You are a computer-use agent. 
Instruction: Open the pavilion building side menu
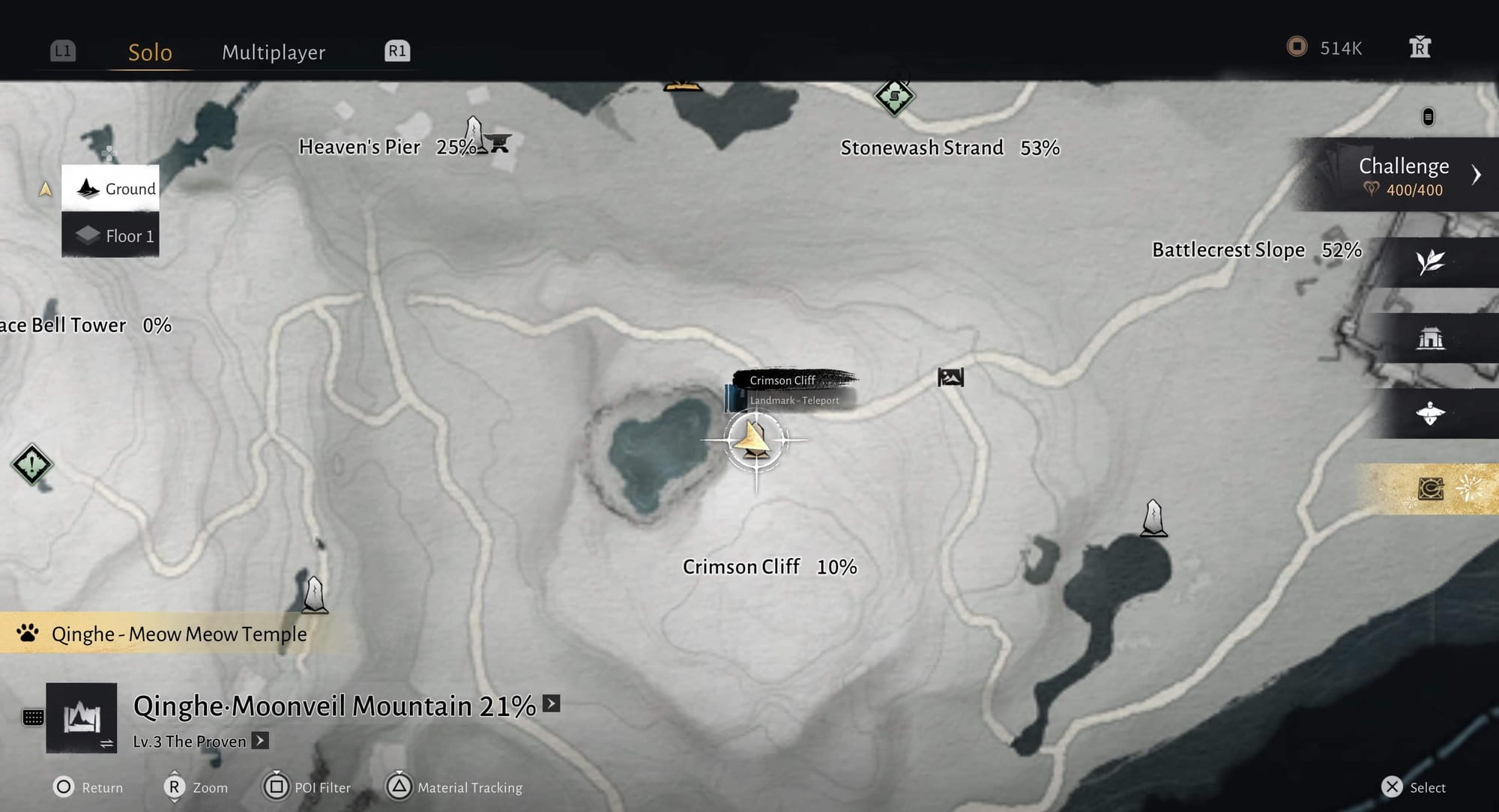point(1430,339)
